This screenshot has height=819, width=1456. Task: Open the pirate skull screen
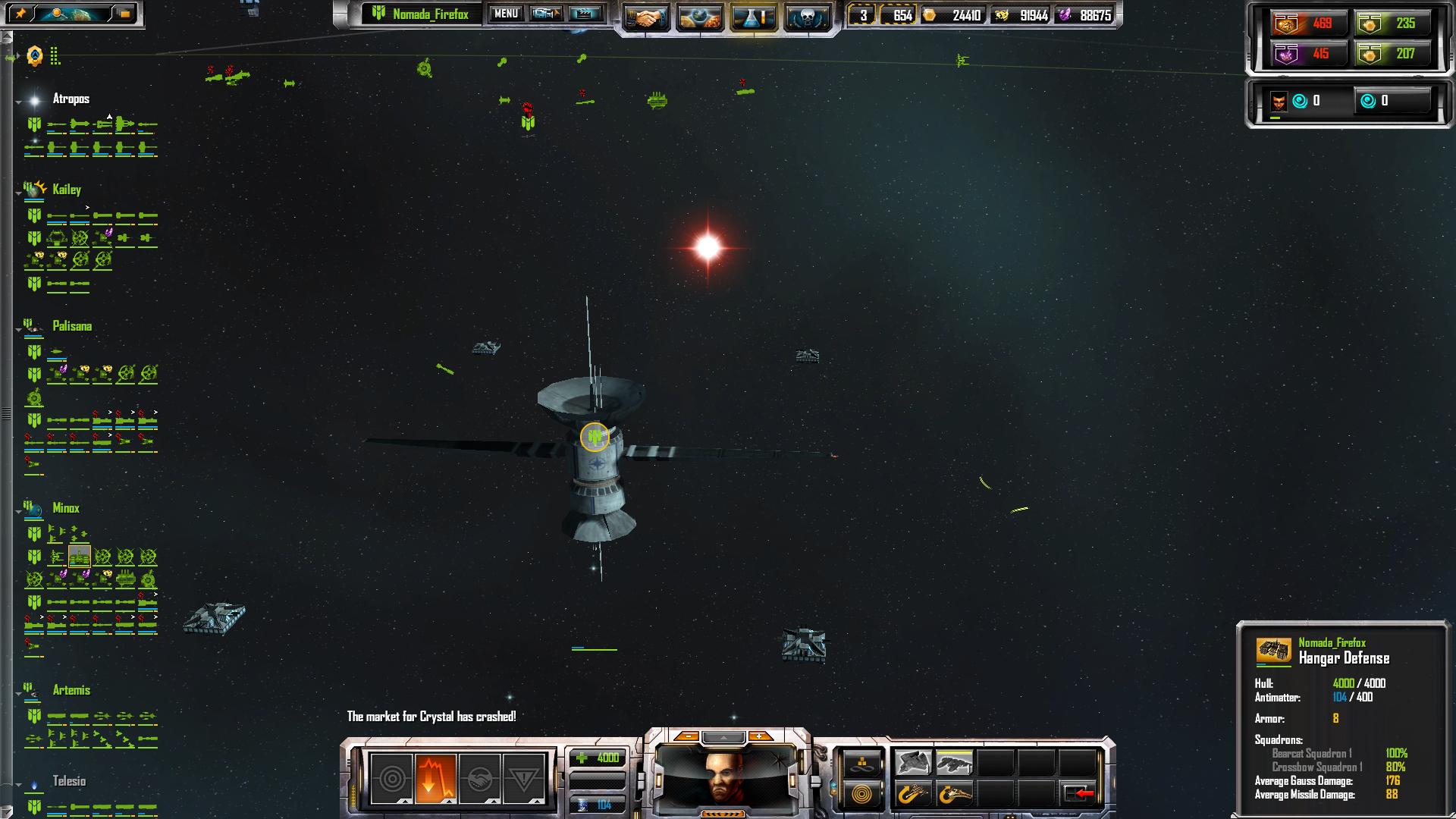coord(806,17)
